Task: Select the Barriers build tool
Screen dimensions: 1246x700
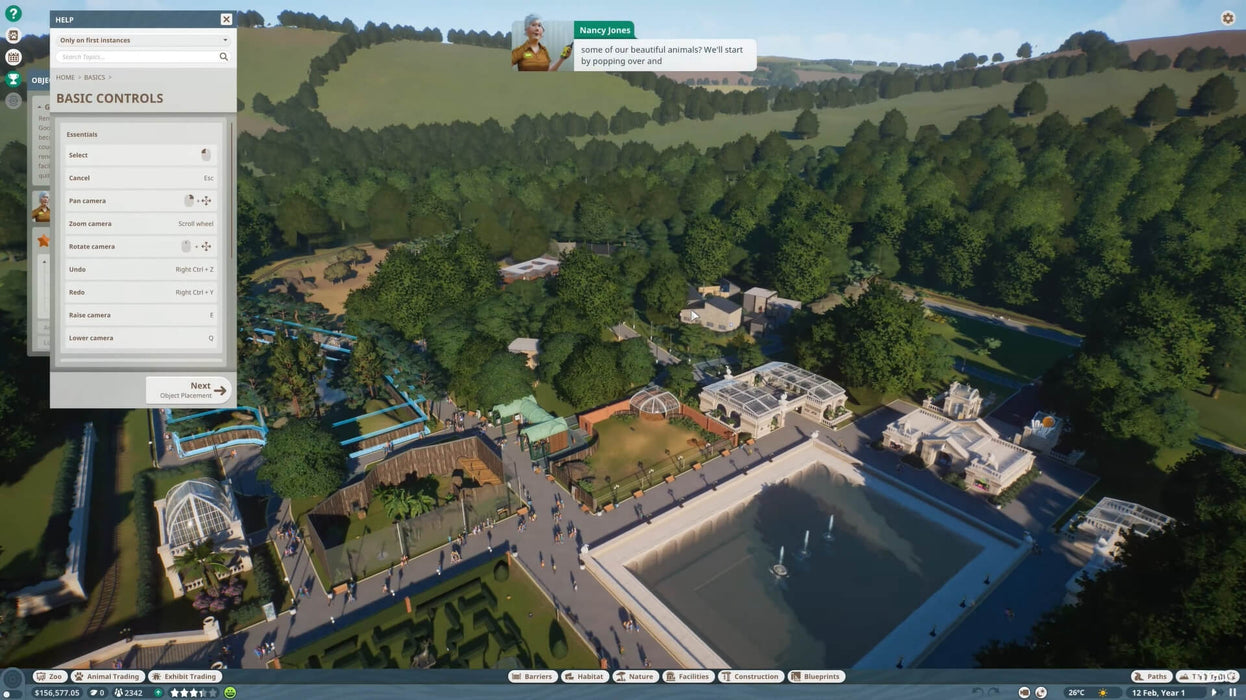Action: click(532, 677)
